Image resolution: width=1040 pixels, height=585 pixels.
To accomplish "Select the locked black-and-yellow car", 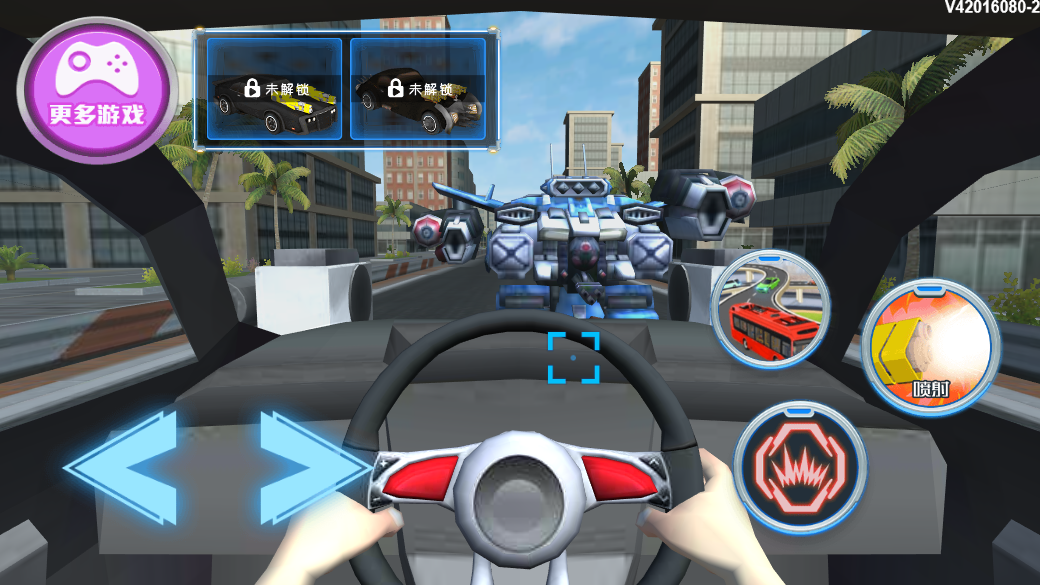I will point(274,90).
